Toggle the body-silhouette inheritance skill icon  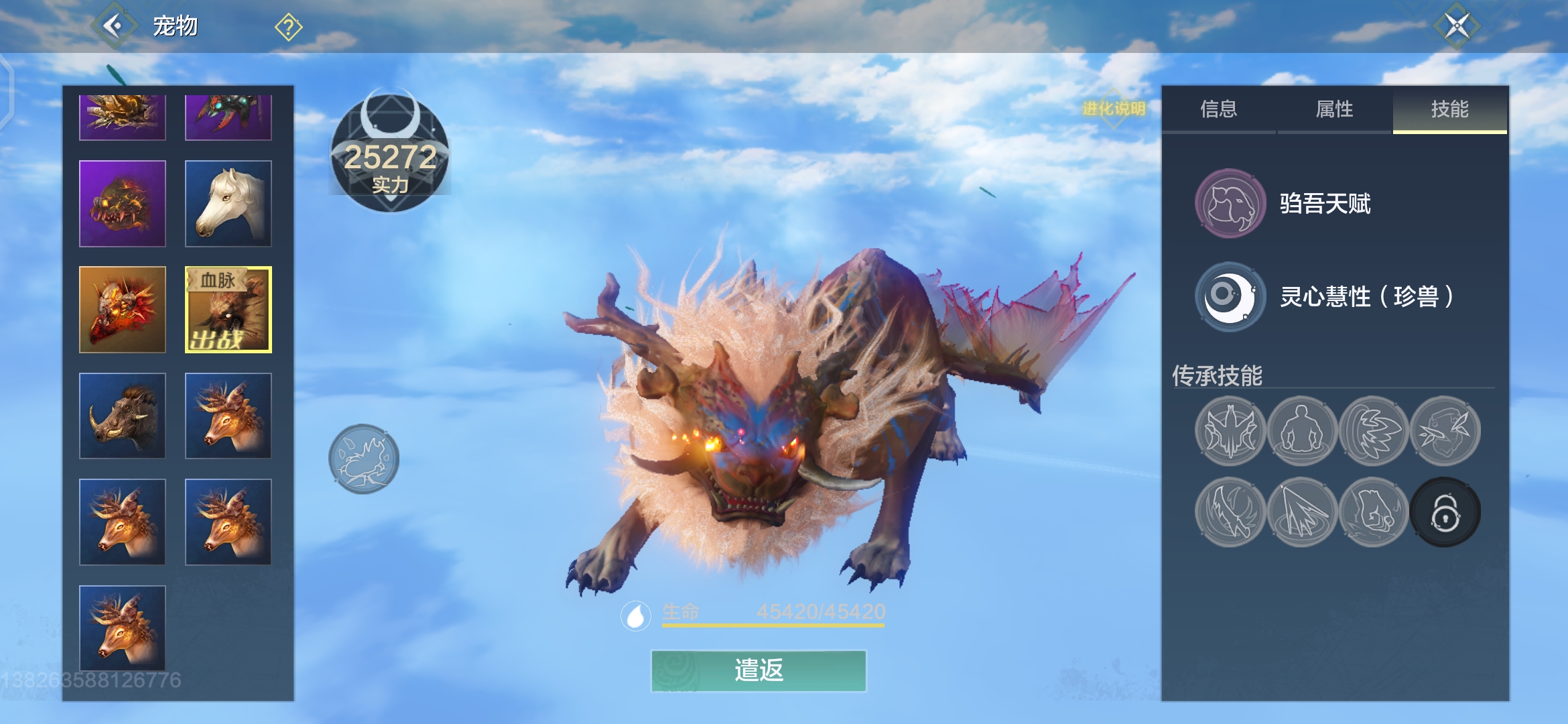1302,431
